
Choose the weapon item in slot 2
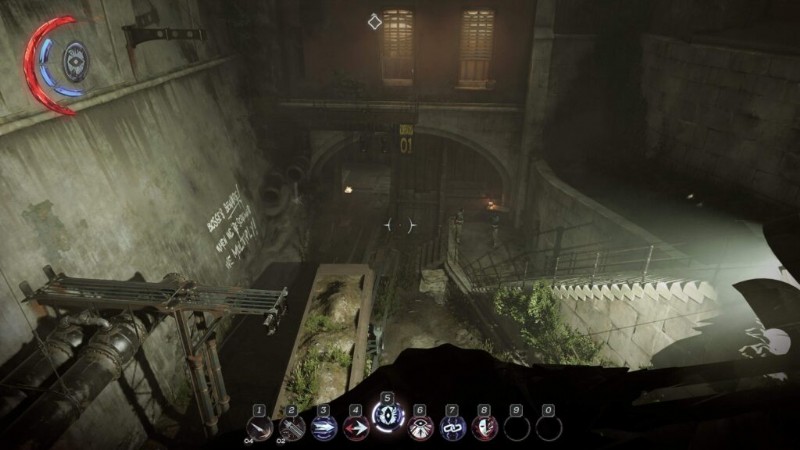click(x=291, y=428)
